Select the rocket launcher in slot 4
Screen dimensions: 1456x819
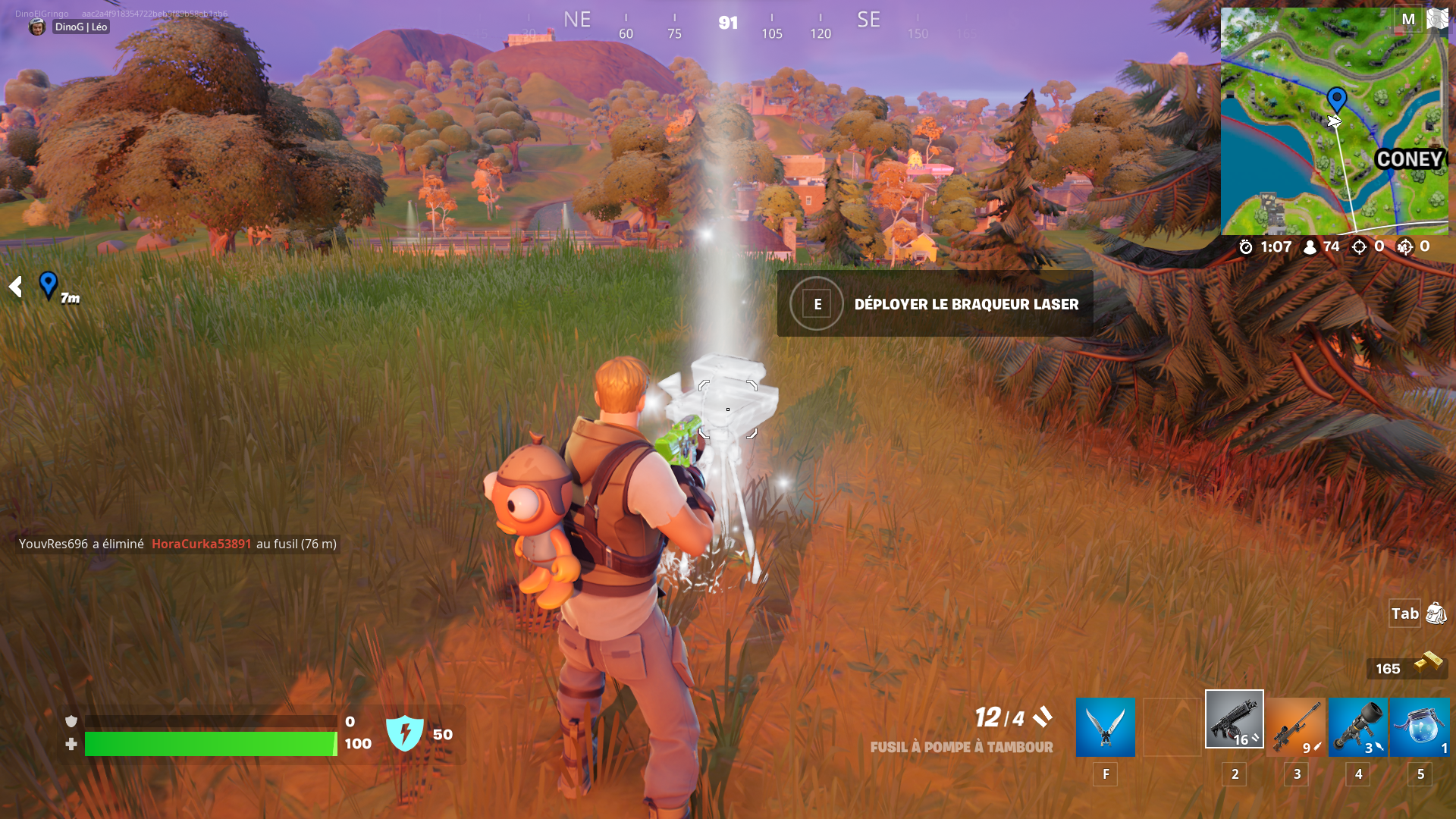pos(1357,726)
